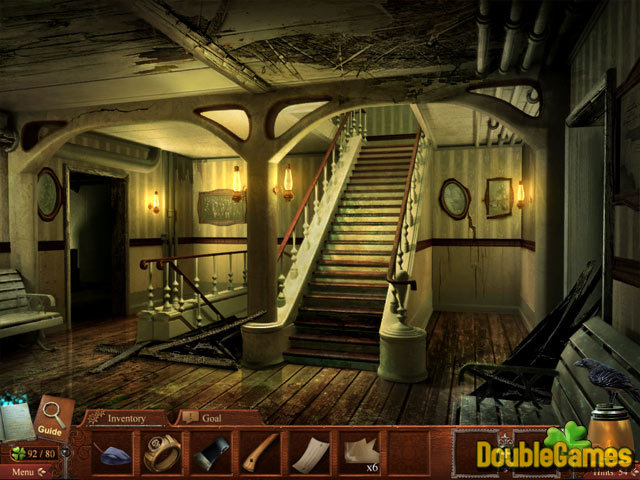Select the paper sheet inventory item
The width and height of the screenshot is (640, 480).
309,452
